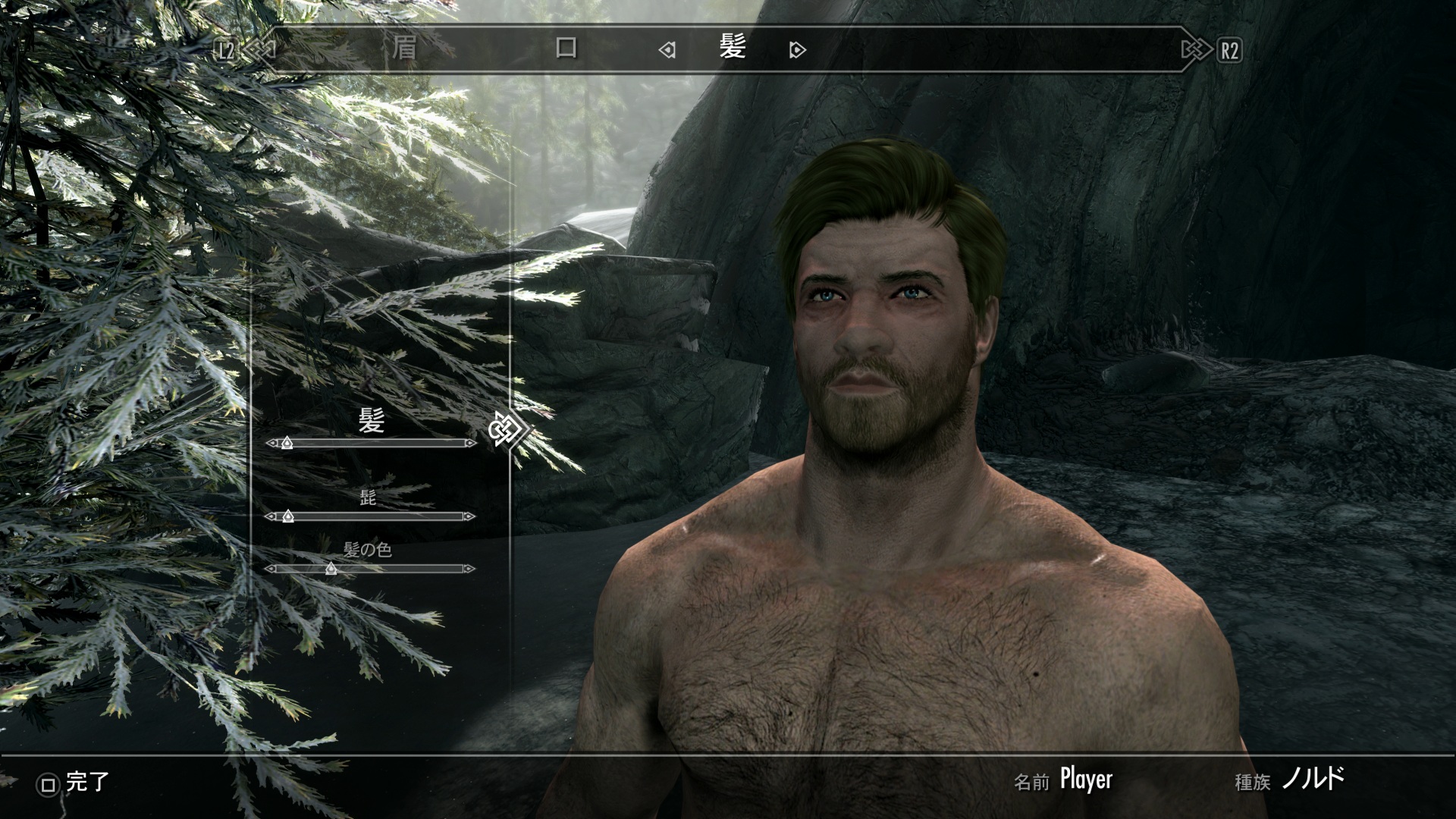Click the right end arrow of the 髭 slider
The image size is (1456, 819).
coord(469,516)
